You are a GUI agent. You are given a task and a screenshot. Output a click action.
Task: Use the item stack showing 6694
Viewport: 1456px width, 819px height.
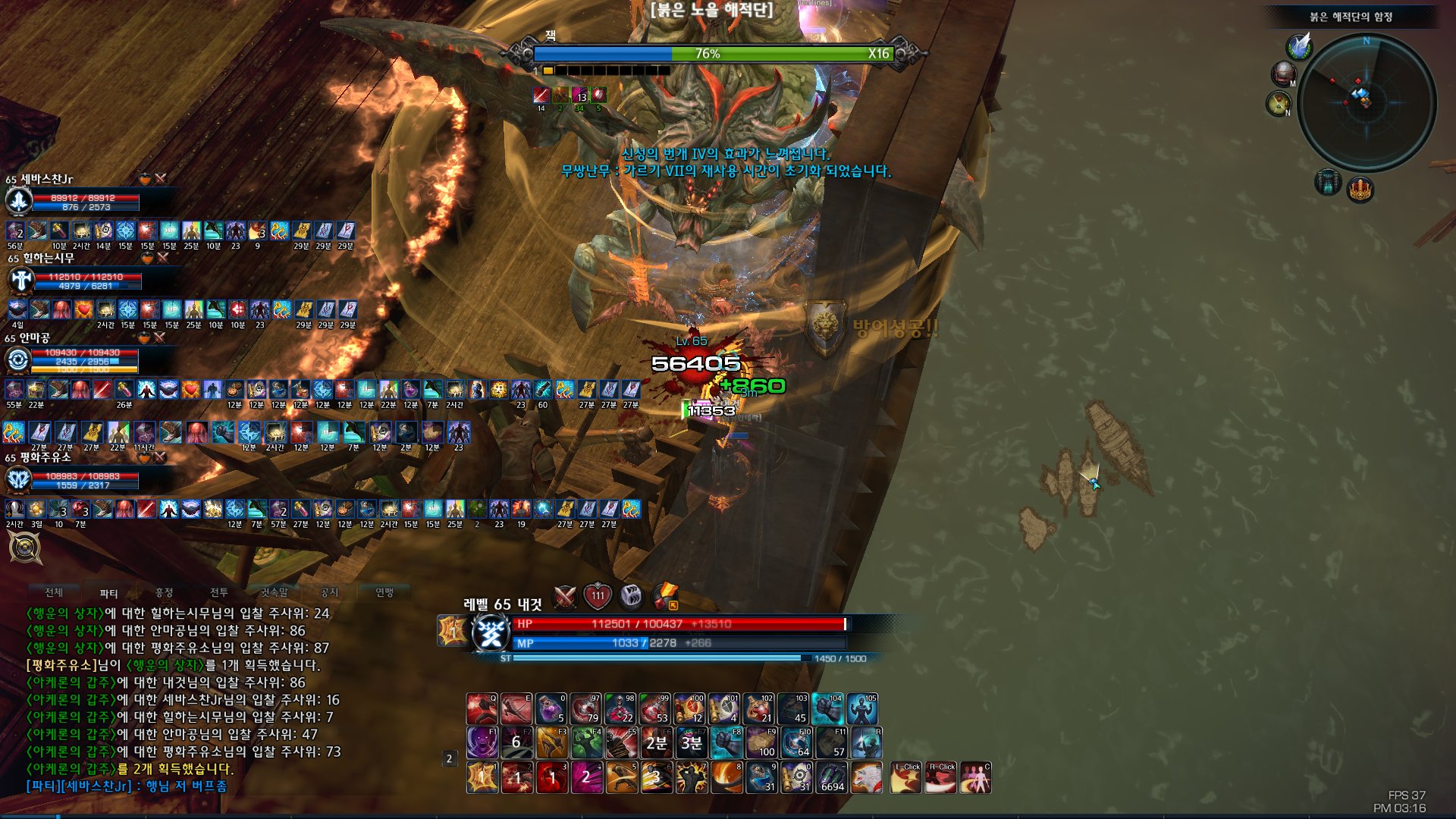832,777
